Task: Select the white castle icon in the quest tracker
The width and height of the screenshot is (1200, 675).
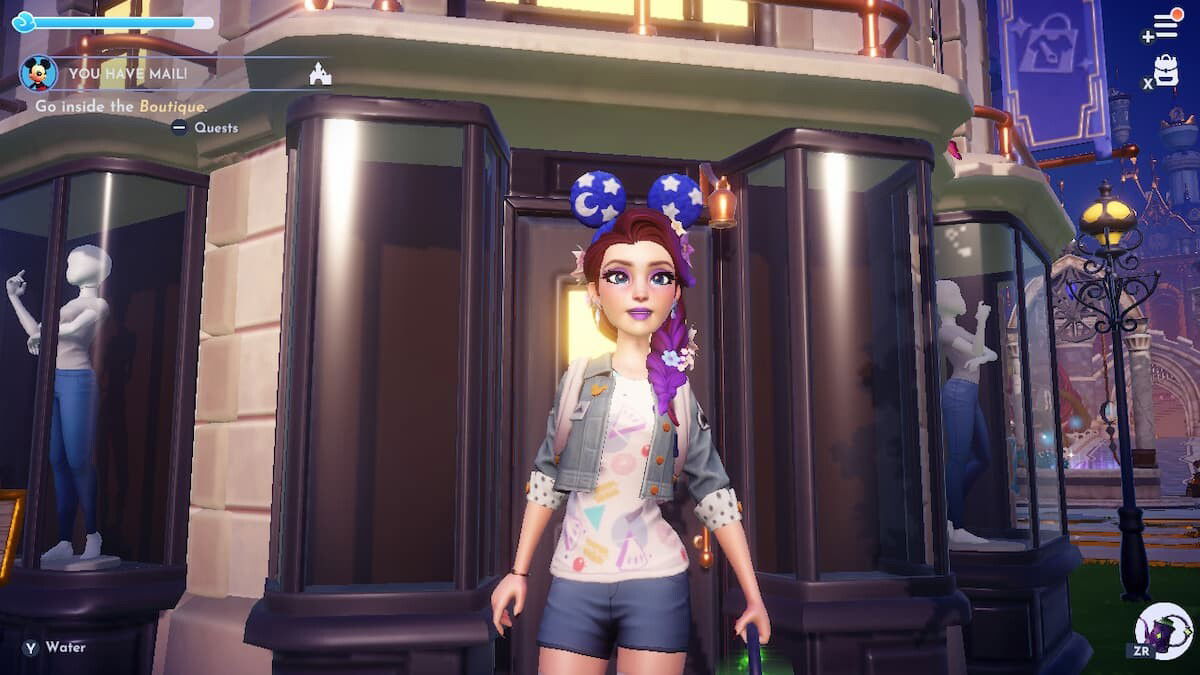Action: pyautogui.click(x=320, y=73)
